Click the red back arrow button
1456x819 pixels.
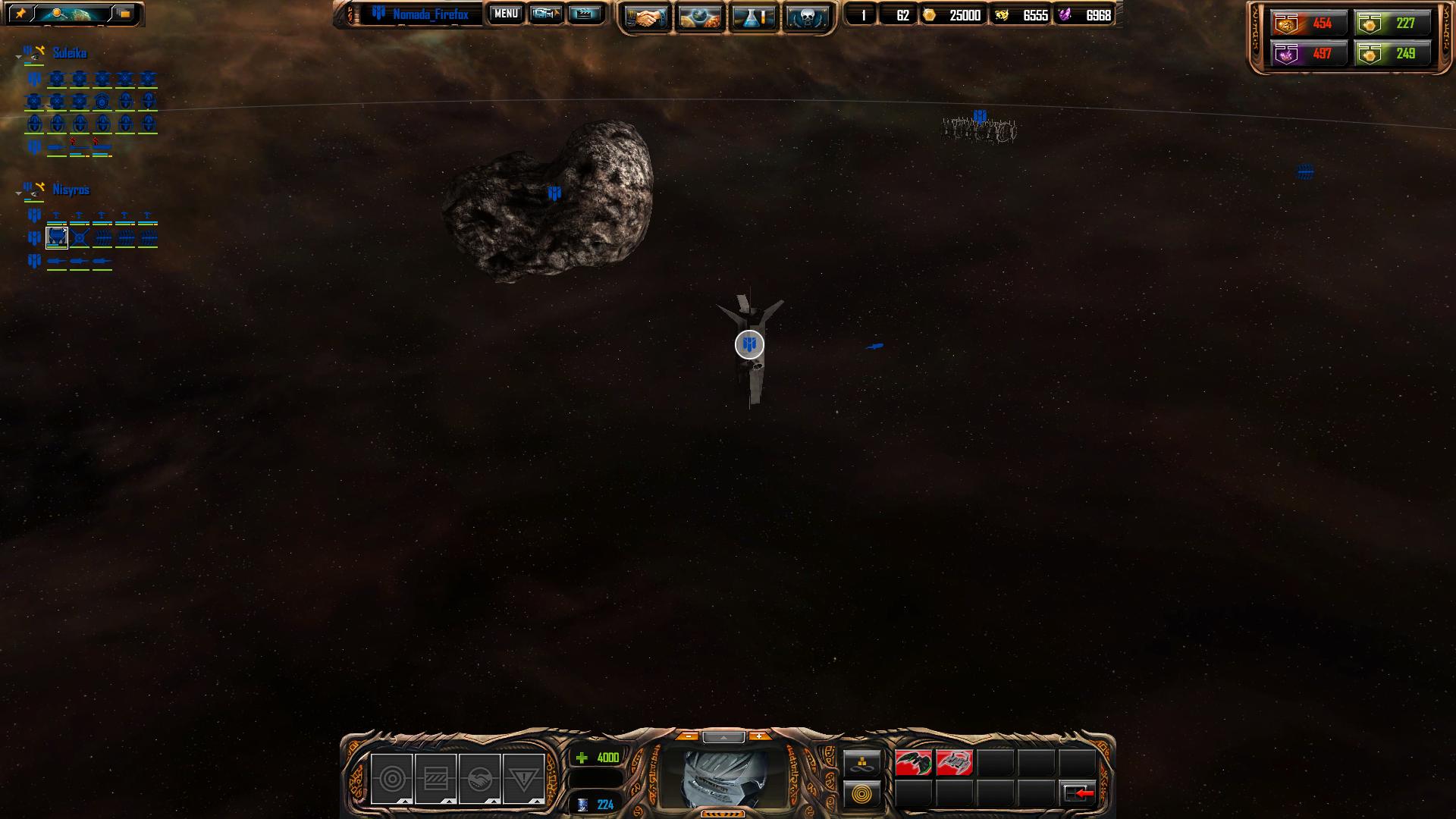[1078, 794]
